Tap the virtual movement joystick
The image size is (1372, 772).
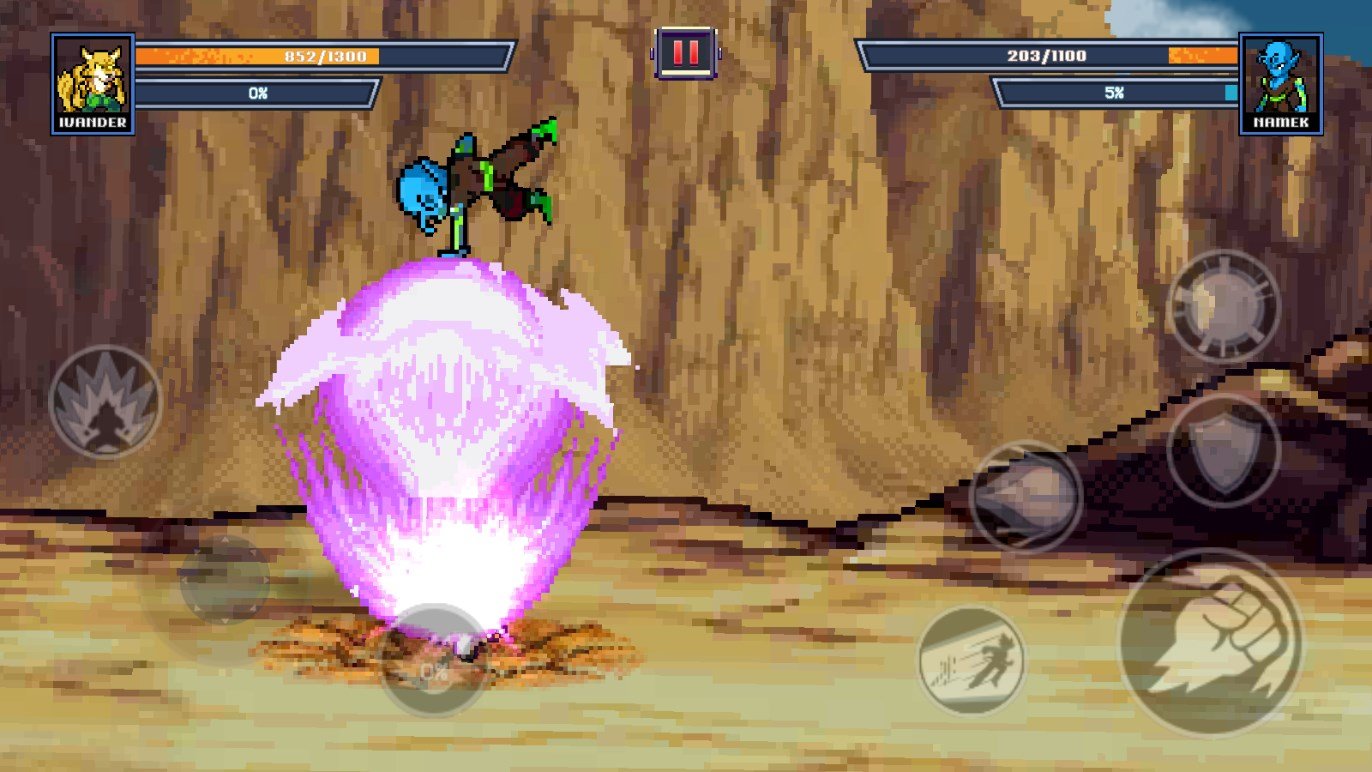pyautogui.click(x=224, y=580)
